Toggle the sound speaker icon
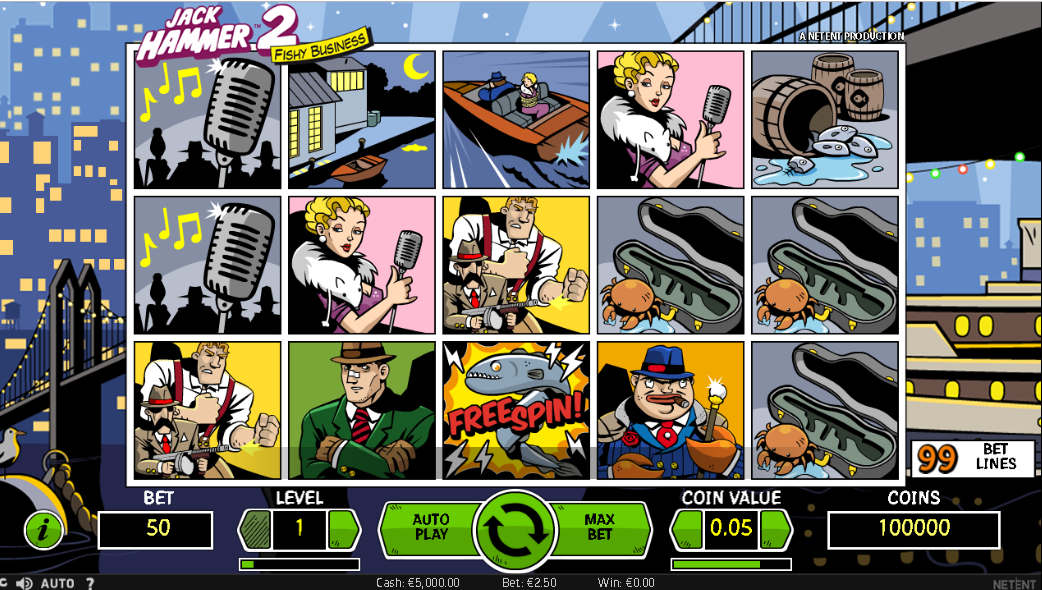 (x=24, y=583)
